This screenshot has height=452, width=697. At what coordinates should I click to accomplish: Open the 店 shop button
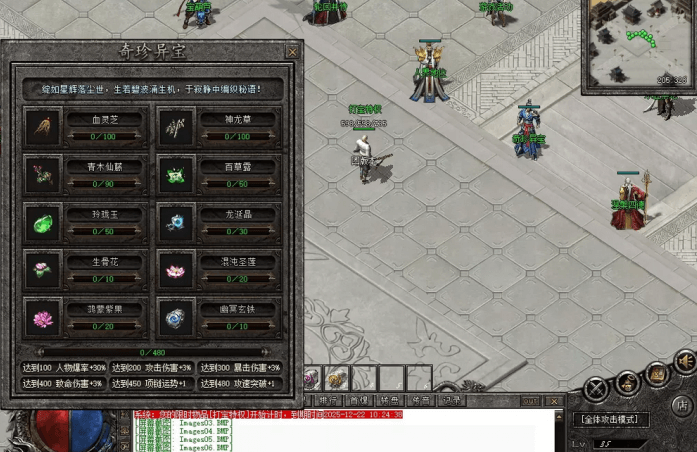681,406
